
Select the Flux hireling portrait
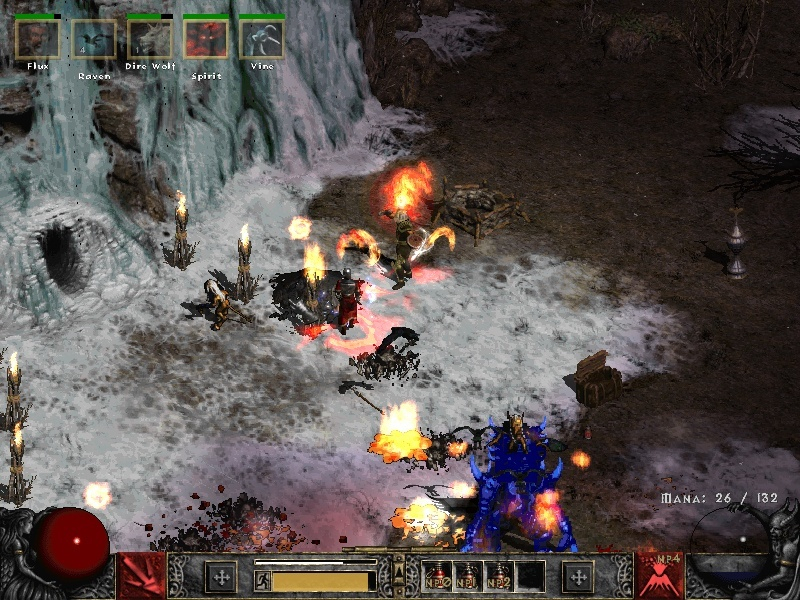coord(38,39)
